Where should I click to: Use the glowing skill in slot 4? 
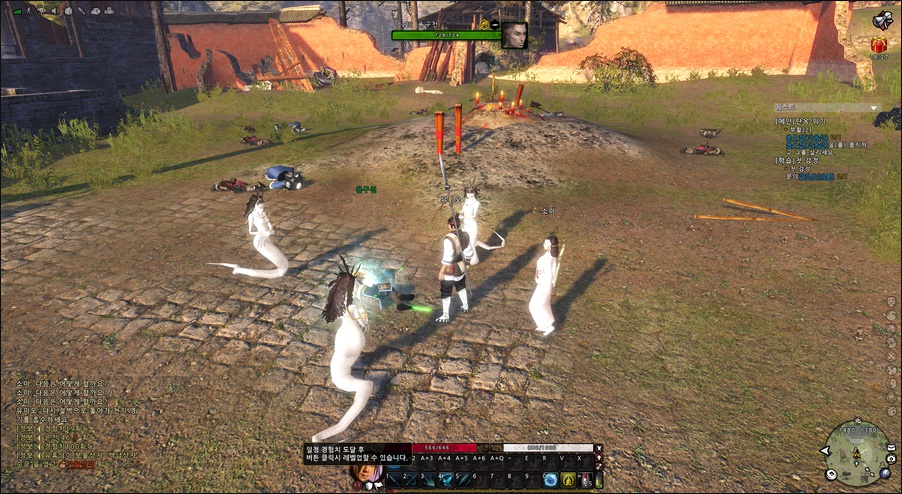pyautogui.click(x=446, y=480)
